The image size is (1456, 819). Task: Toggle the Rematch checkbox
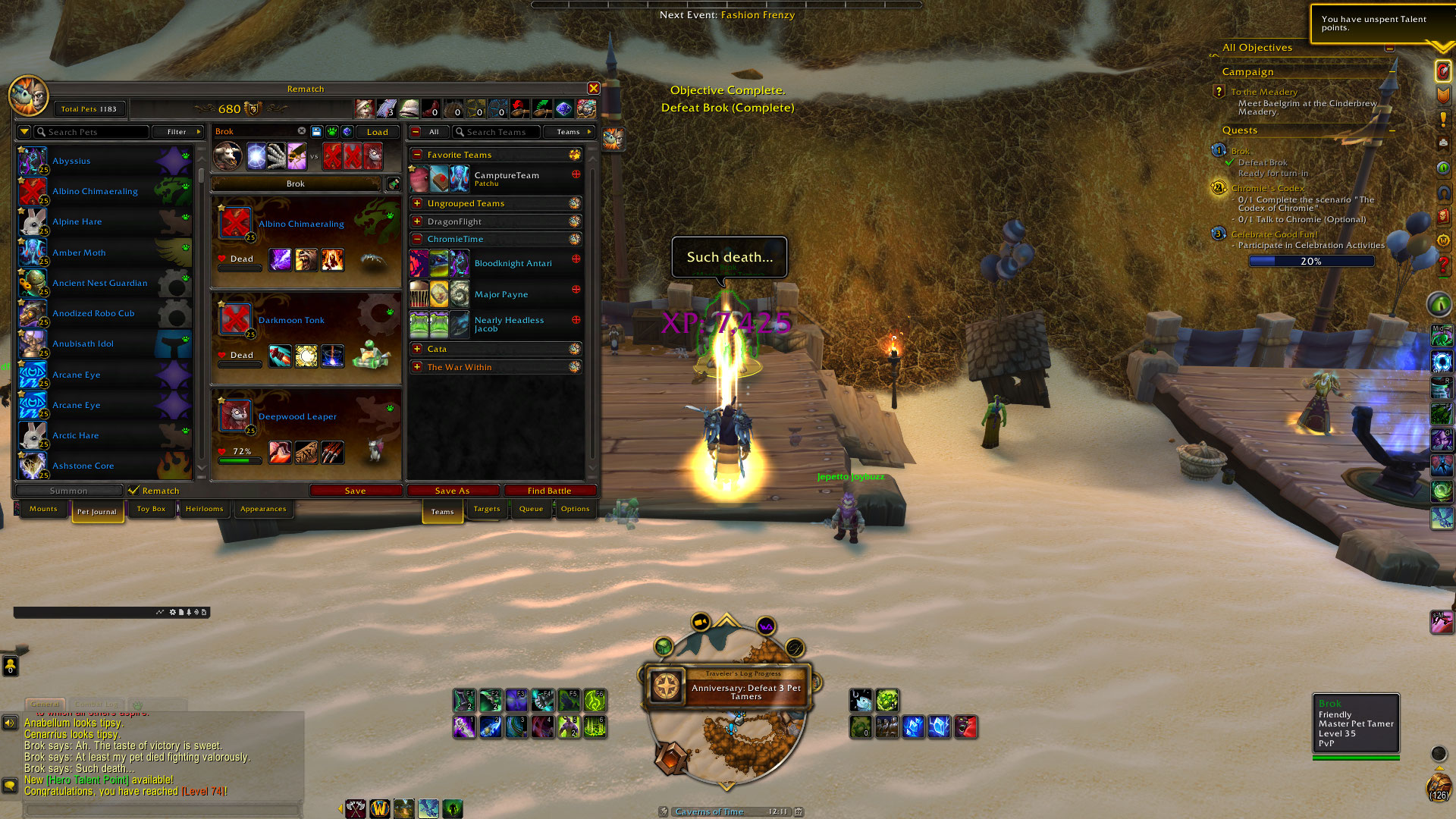click(x=134, y=491)
